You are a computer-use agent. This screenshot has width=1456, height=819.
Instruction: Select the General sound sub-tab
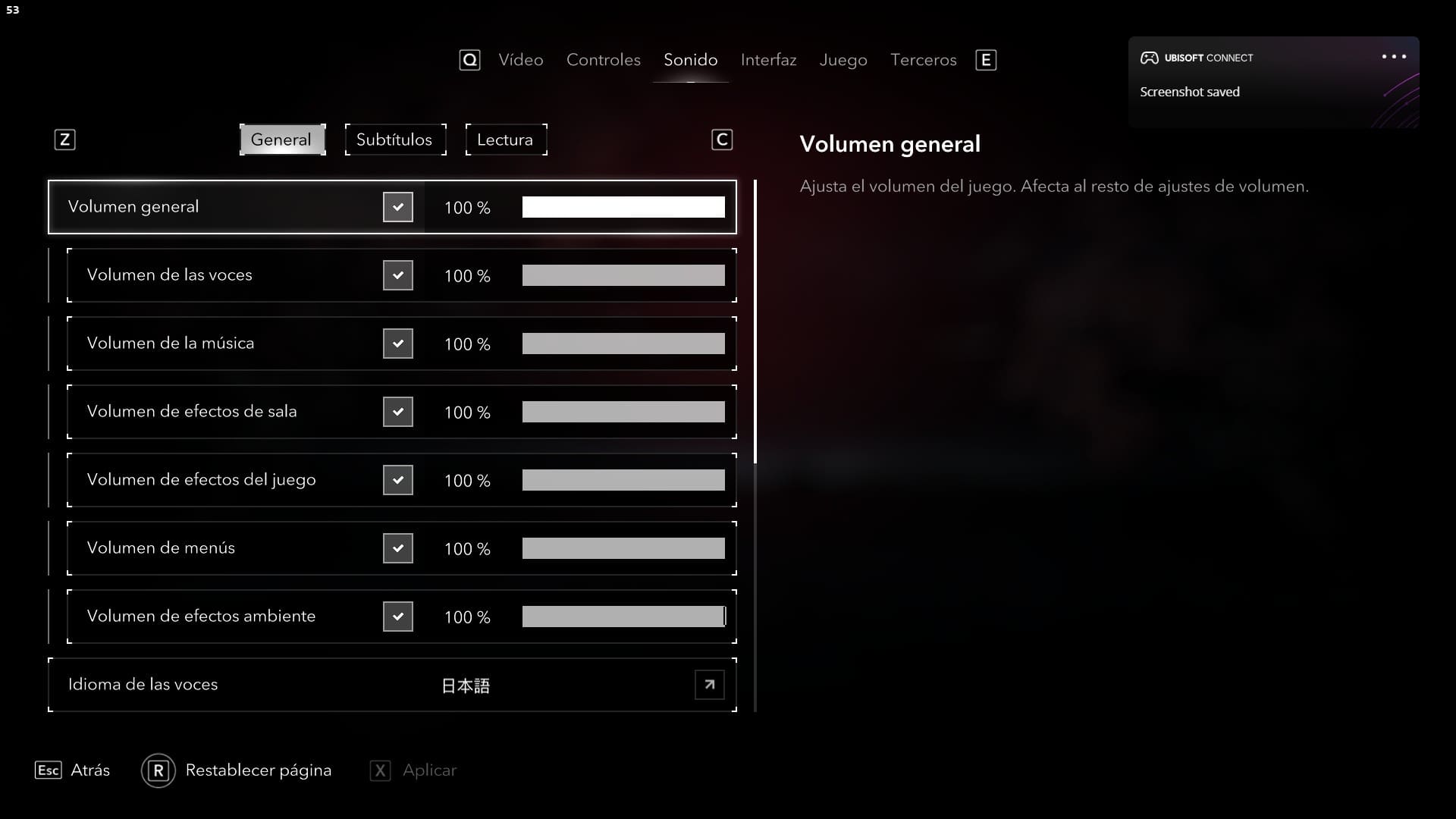281,140
